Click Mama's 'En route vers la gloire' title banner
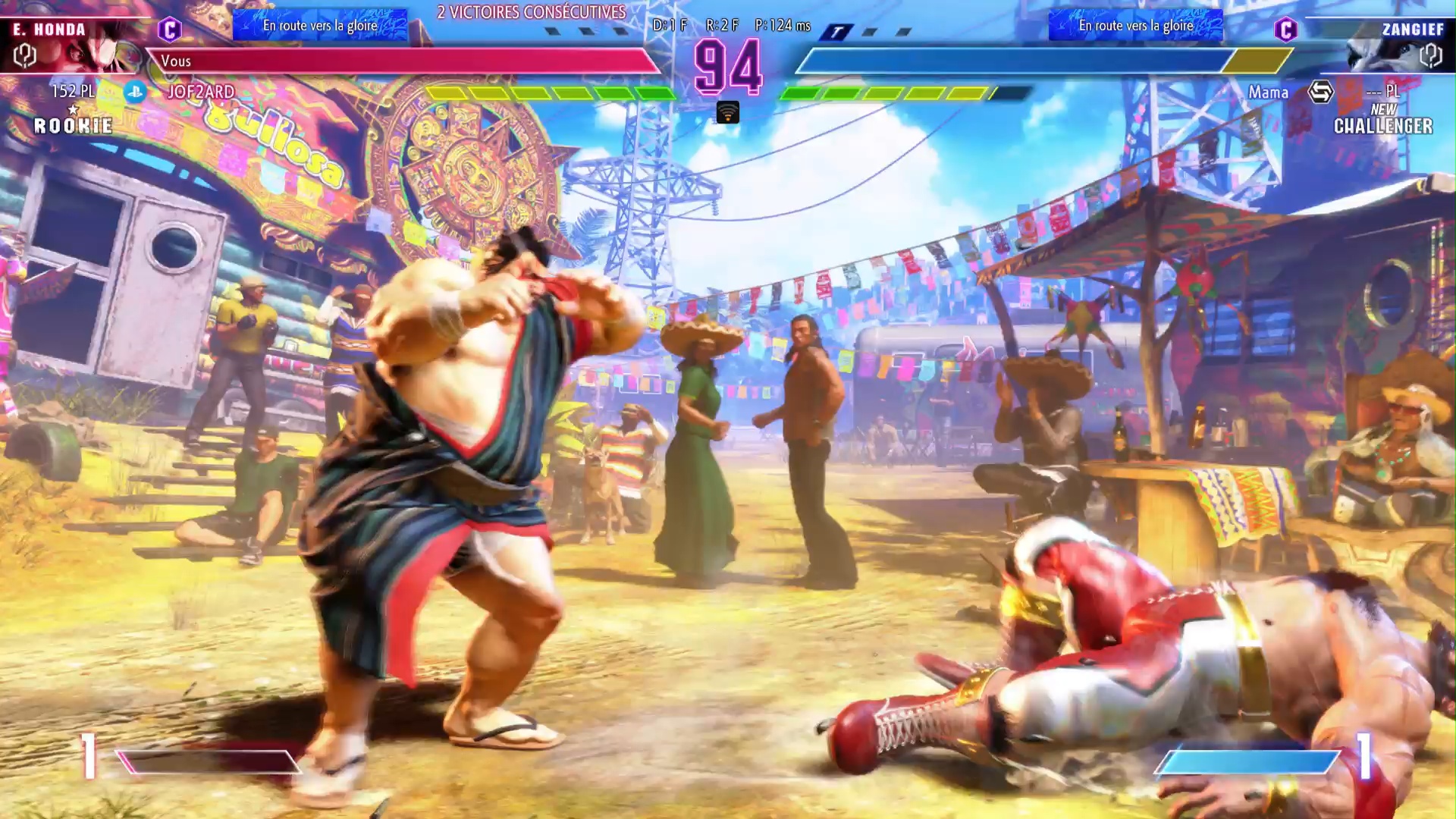1456x819 pixels. (x=1135, y=26)
